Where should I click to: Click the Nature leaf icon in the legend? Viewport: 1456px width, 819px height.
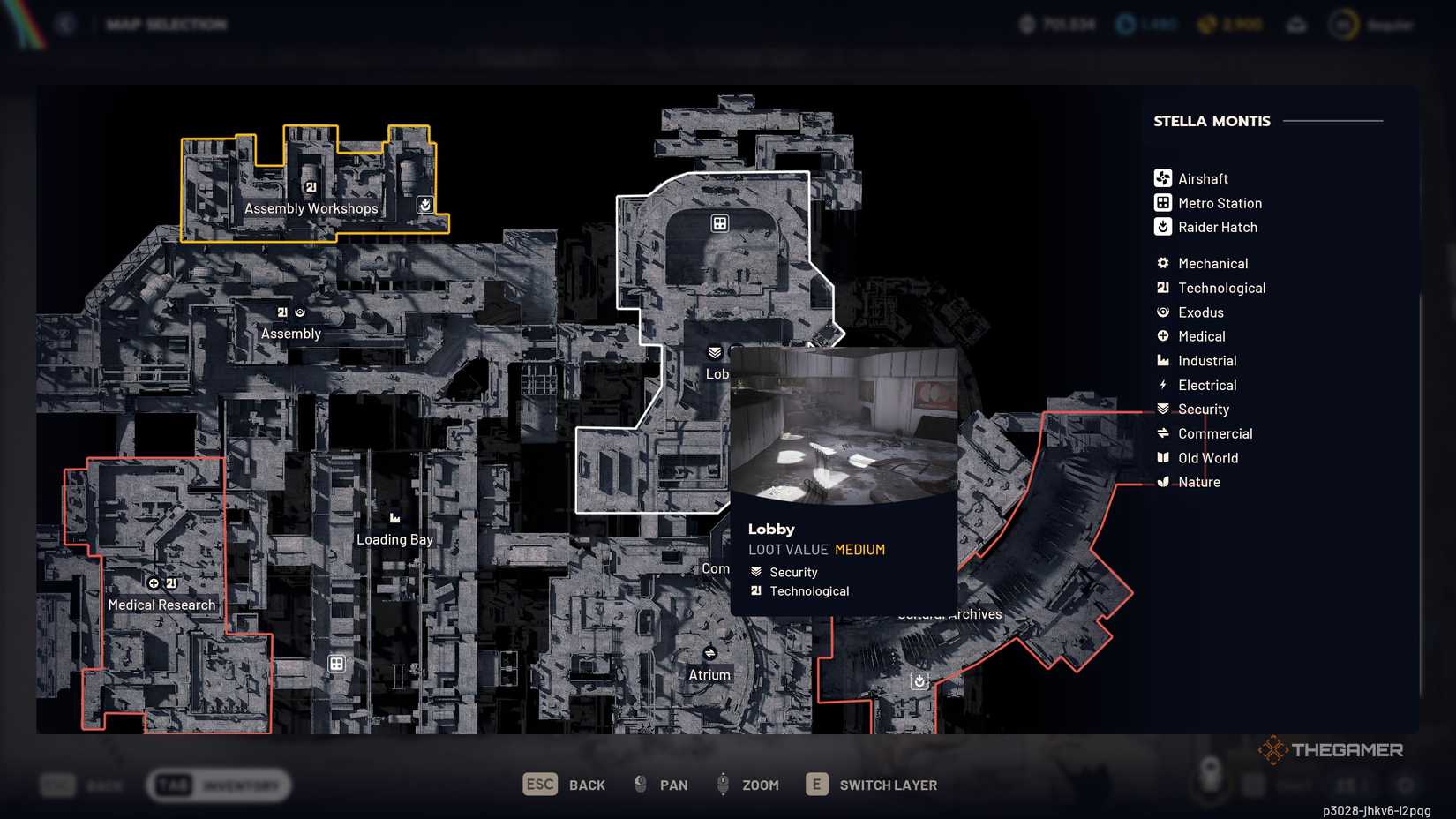(x=1162, y=482)
